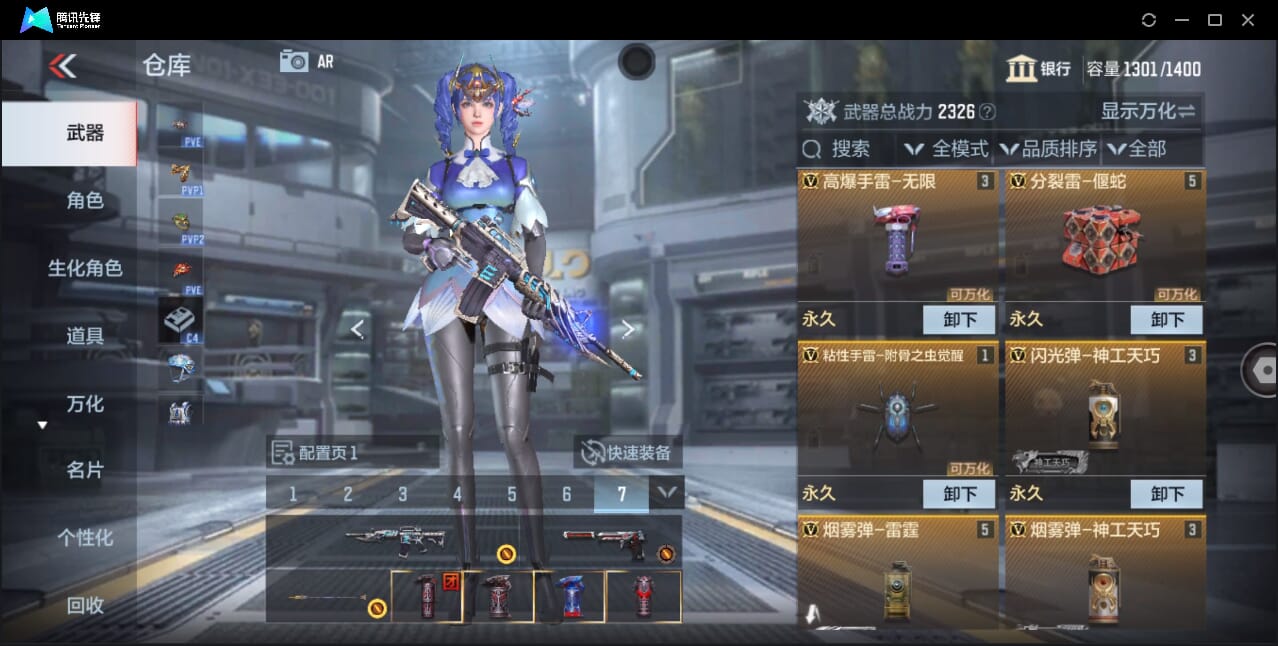The height and width of the screenshot is (646, 1278).
Task: Unequip the 闪光弹-神工天巧 flashbang with 卸下
Action: coord(1166,493)
